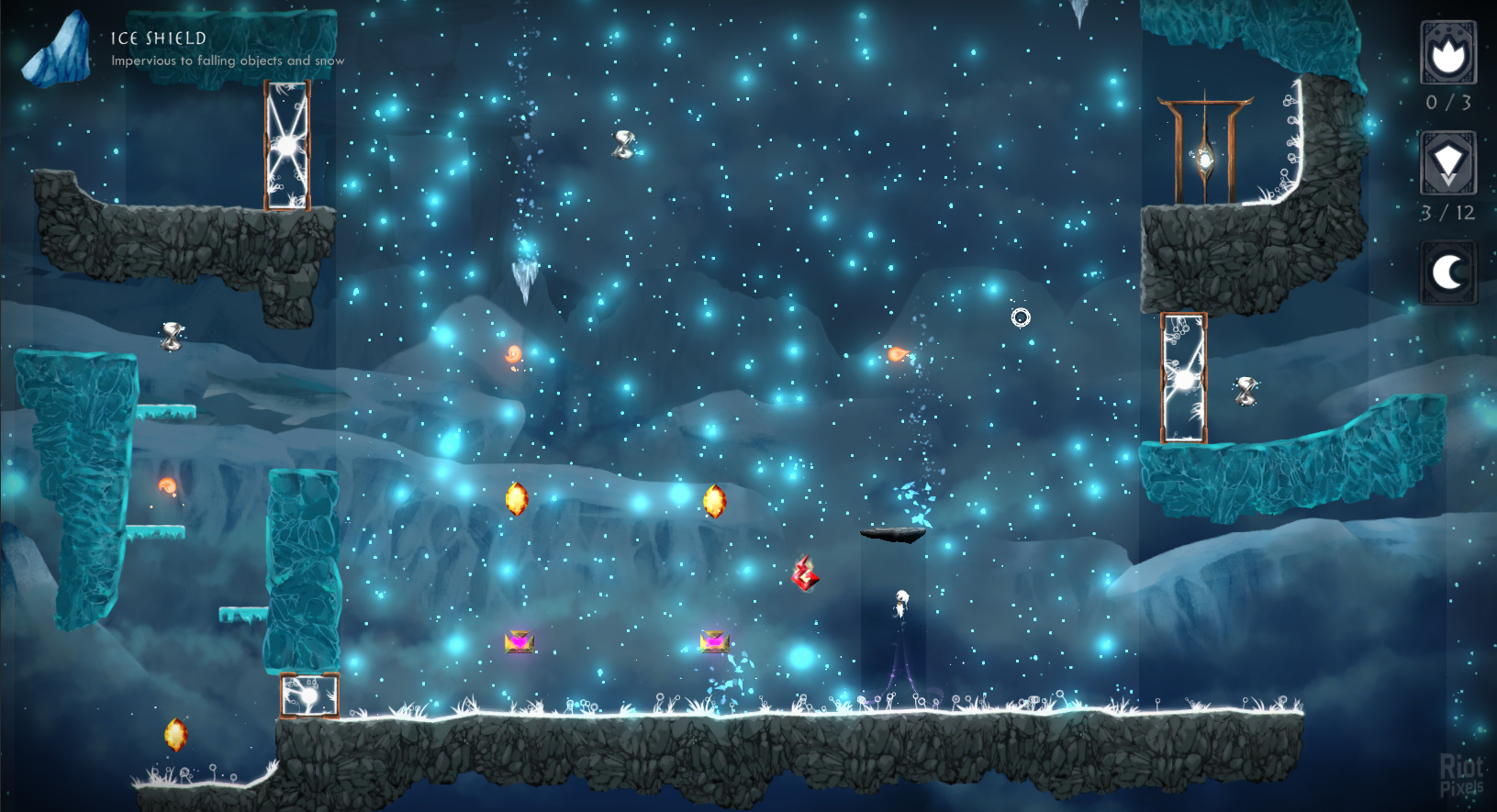1497x812 pixels.
Task: Click the Ice Shield crystal icon
Action: 57,51
